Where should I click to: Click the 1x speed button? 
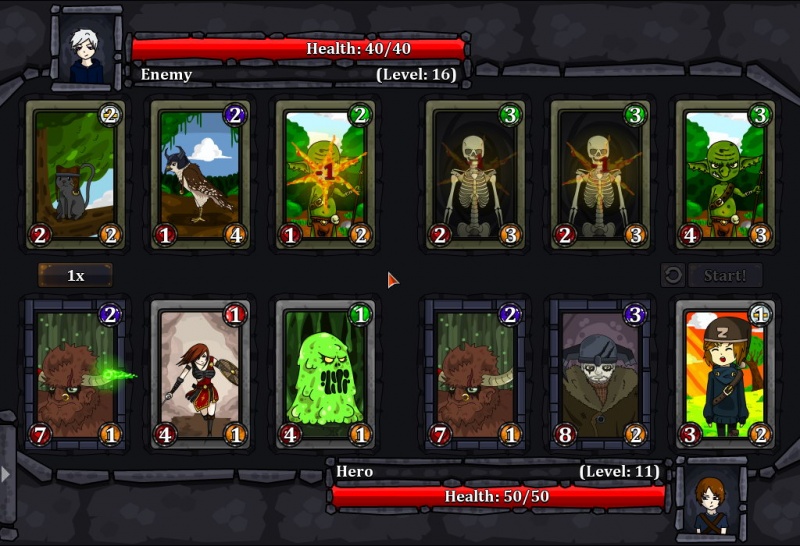[75, 275]
